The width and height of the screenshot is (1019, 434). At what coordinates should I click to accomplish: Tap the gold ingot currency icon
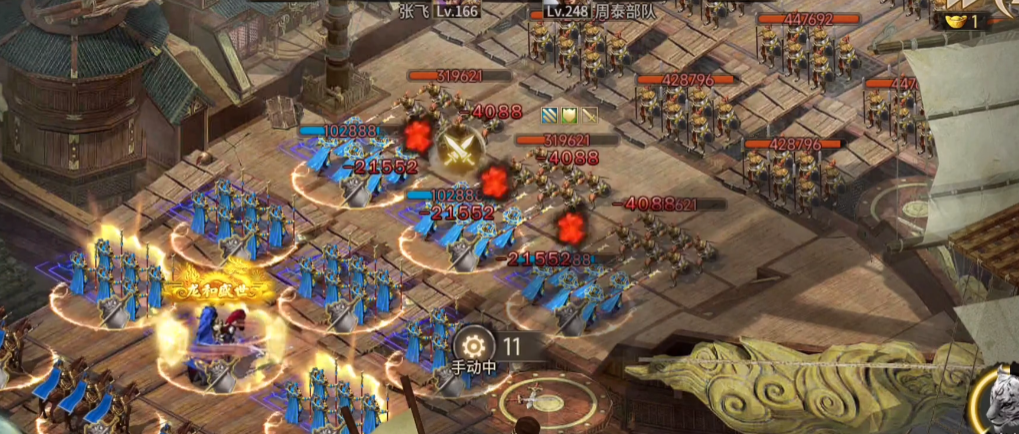point(950,19)
